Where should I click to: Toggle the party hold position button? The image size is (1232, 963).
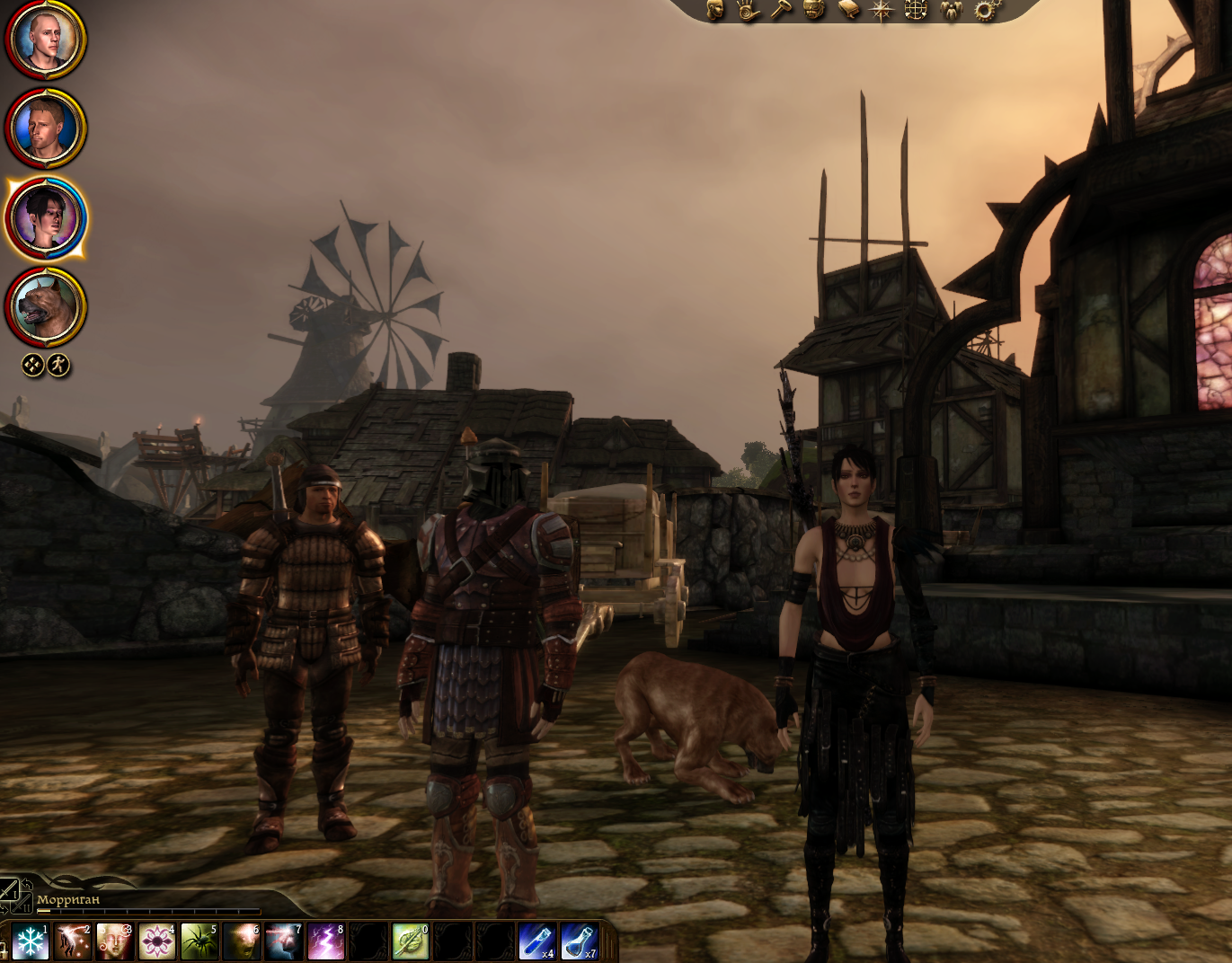[59, 365]
